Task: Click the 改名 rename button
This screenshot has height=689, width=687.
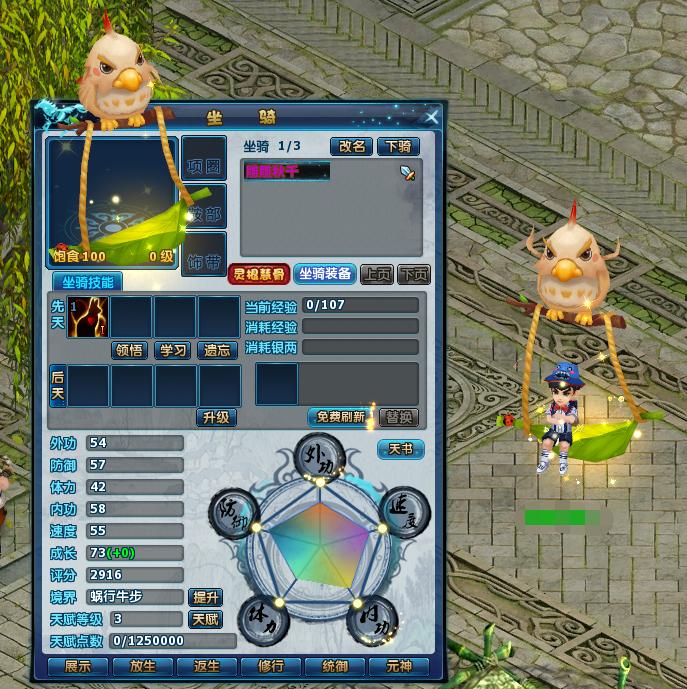Action: 352,146
